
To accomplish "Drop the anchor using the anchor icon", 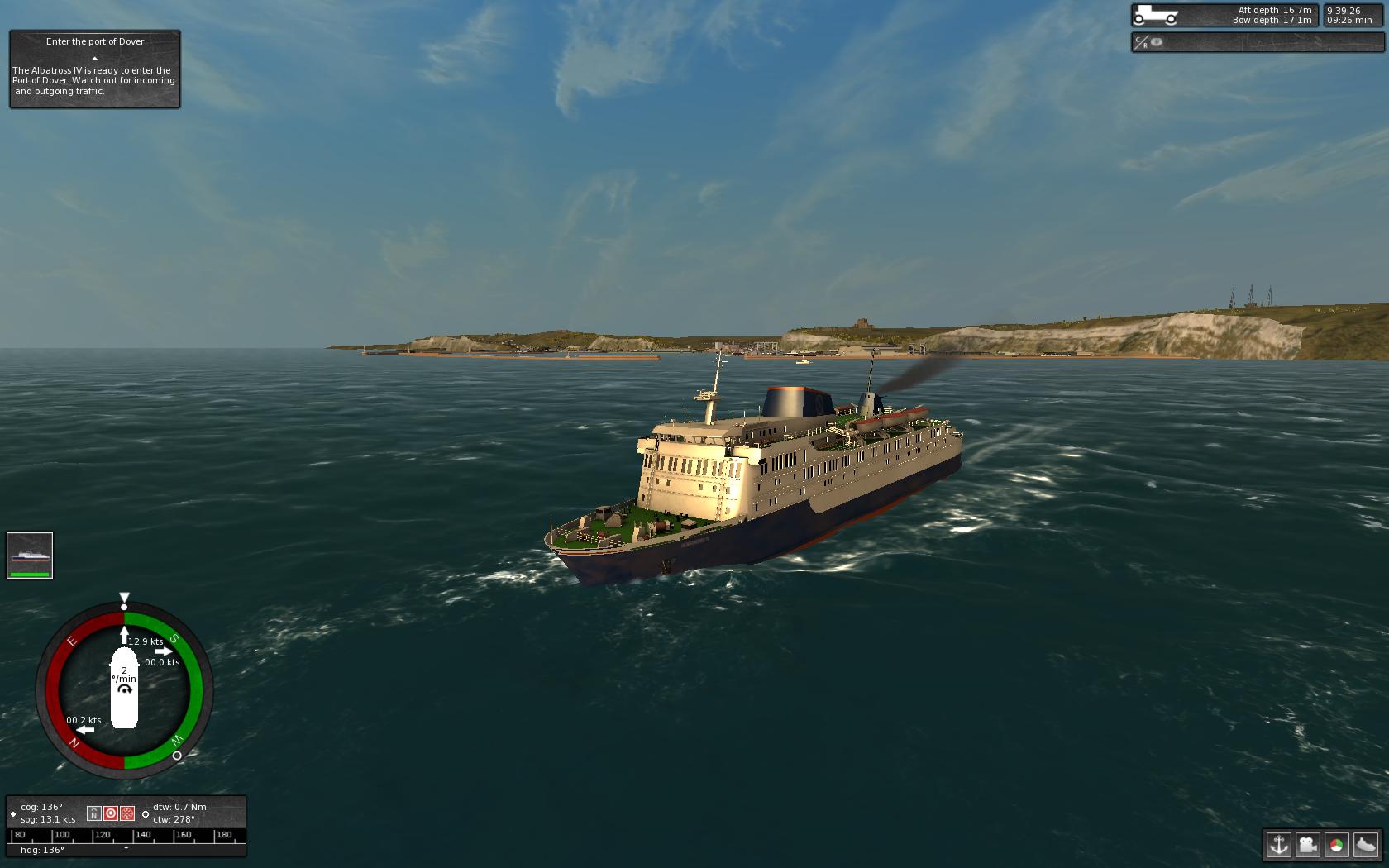I will pos(1279,847).
